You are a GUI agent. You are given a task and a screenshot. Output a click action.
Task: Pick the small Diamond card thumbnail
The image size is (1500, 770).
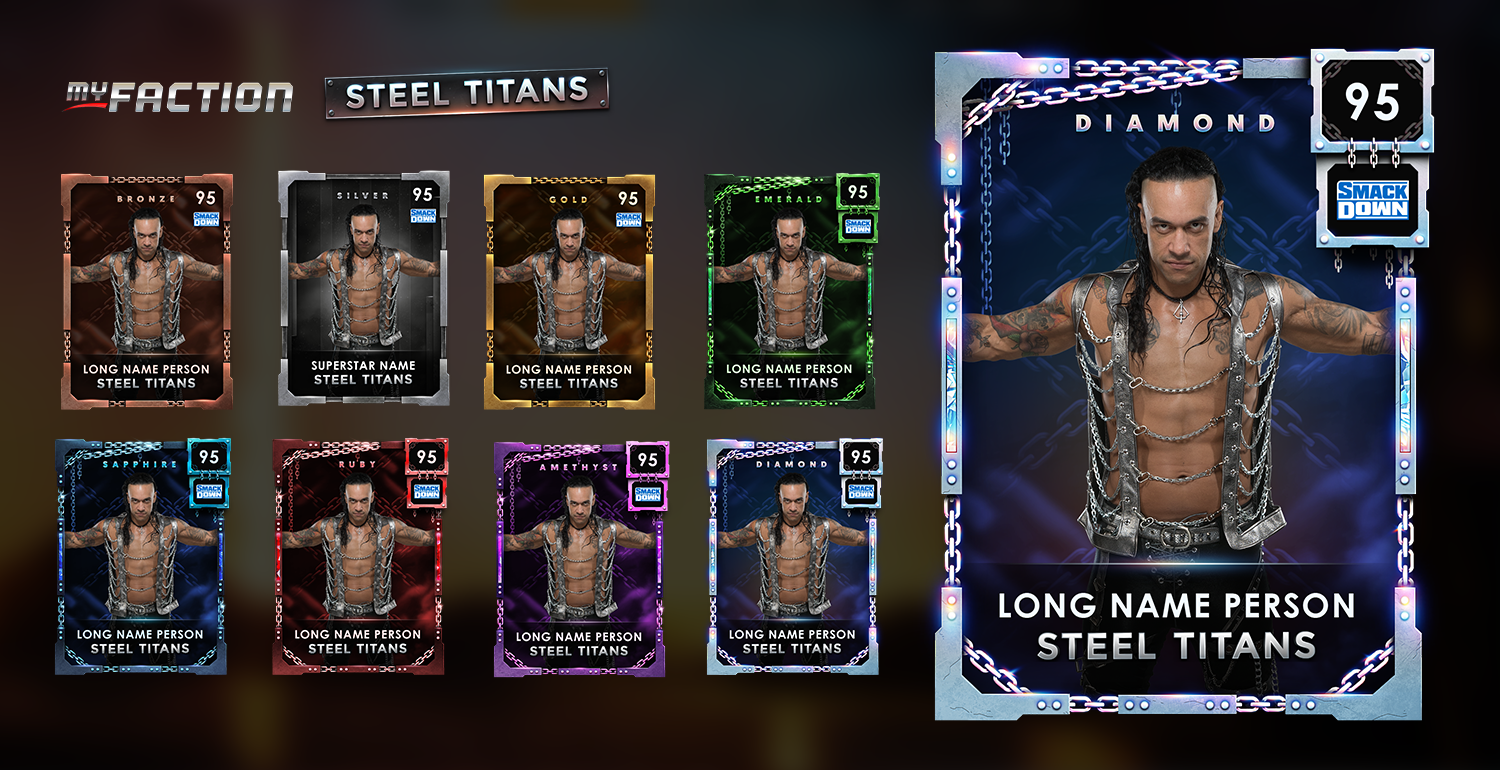coord(793,556)
